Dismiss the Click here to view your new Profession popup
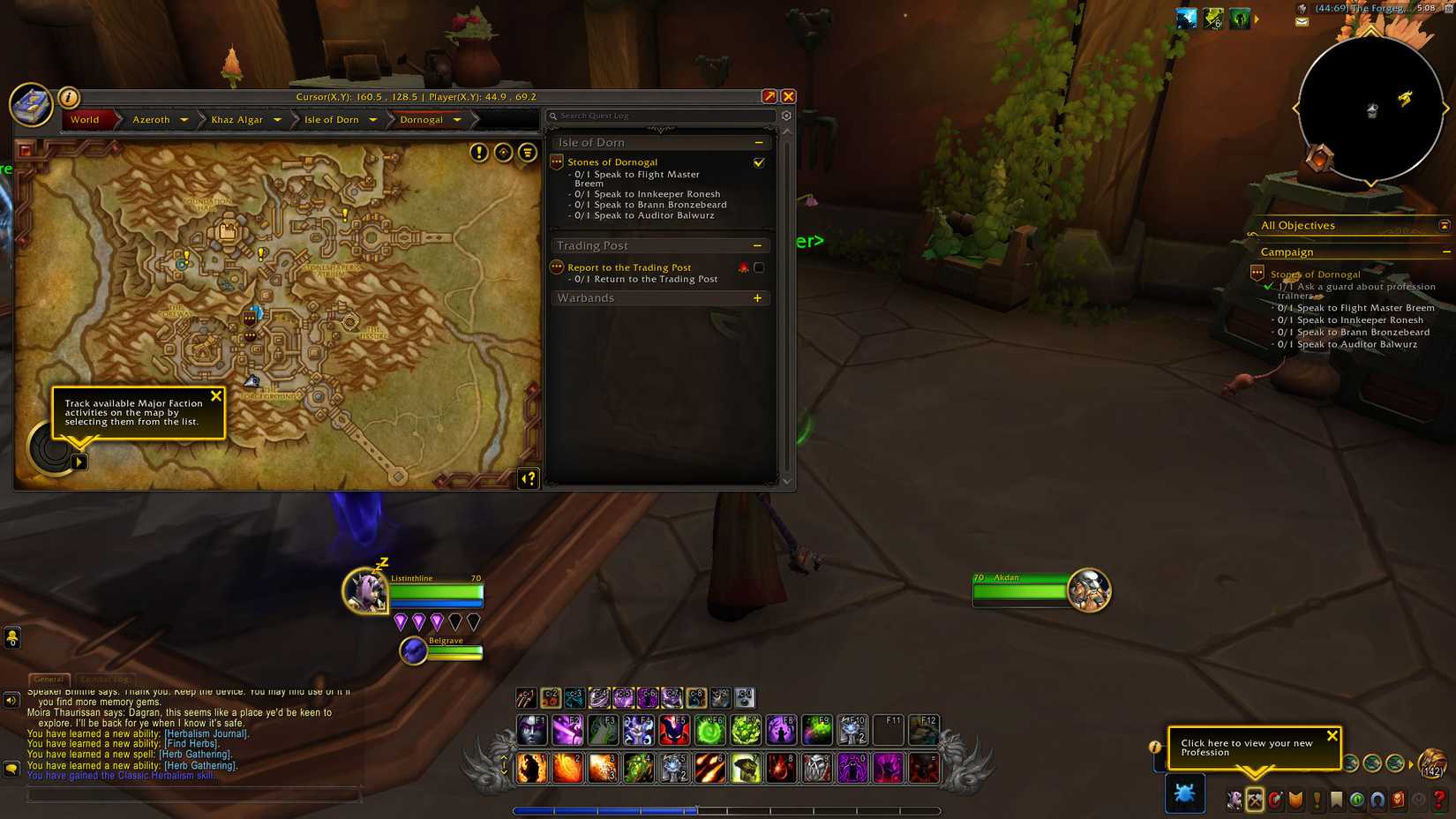 point(1332,735)
